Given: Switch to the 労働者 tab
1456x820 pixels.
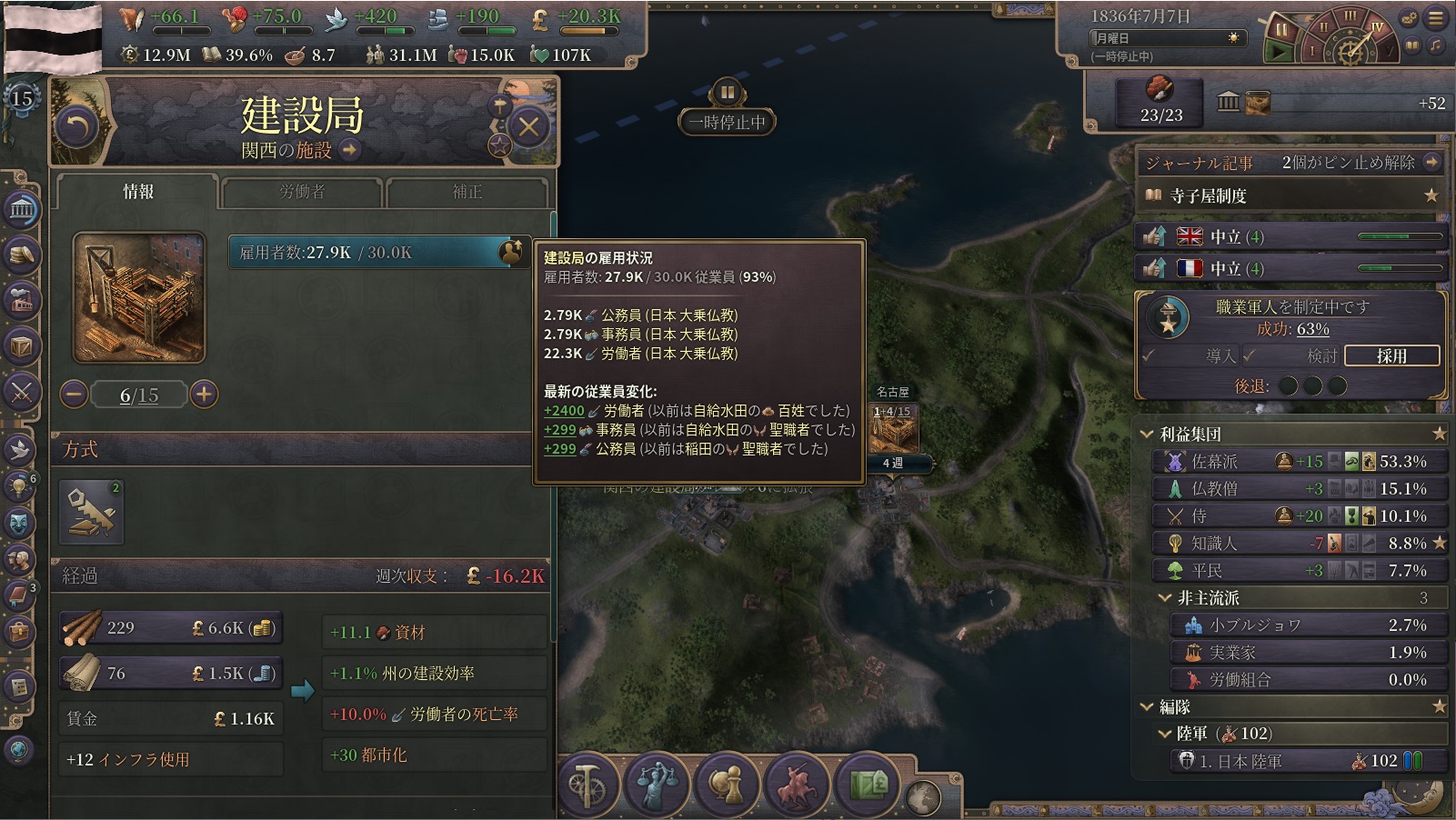Looking at the screenshot, I should (301, 192).
